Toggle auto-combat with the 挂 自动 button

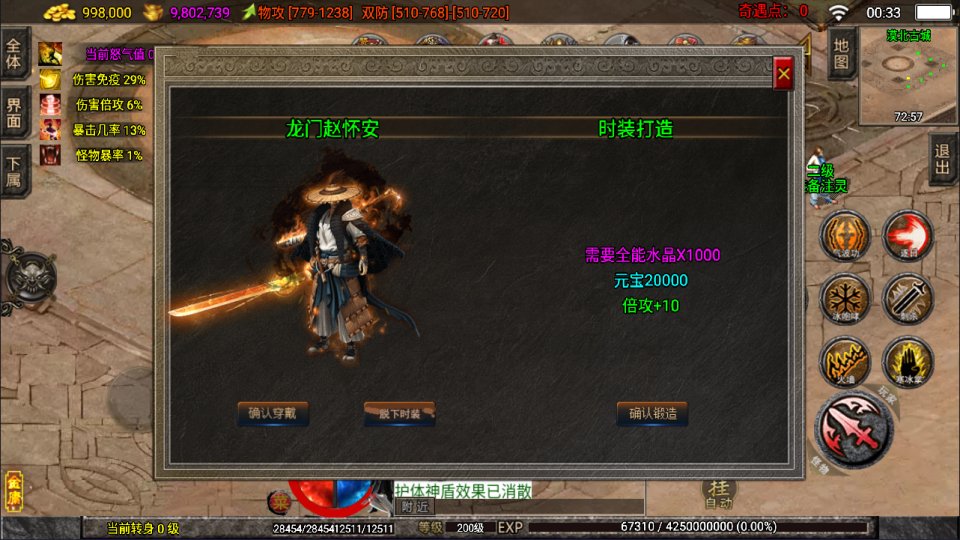718,493
